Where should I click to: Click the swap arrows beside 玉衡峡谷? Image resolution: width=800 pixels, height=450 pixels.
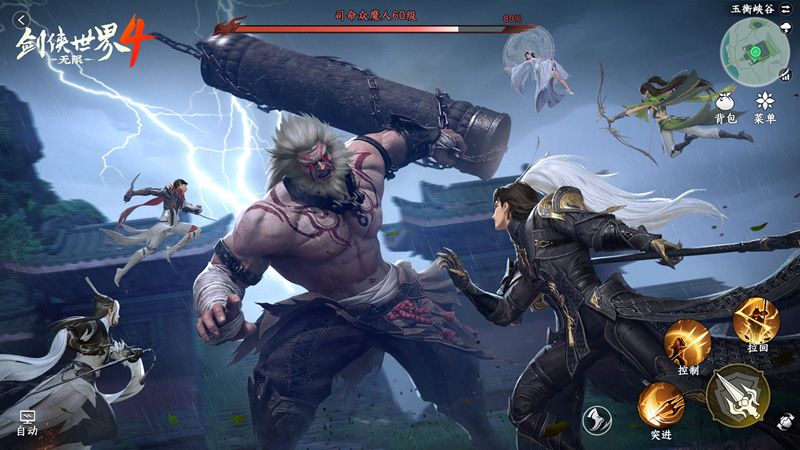click(786, 8)
